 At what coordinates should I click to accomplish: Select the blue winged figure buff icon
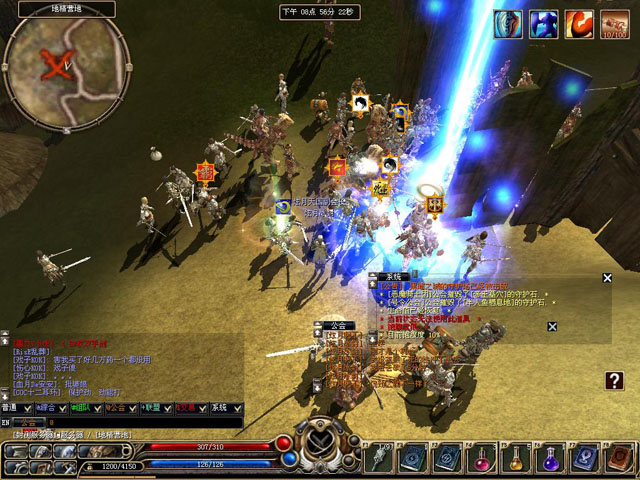click(544, 24)
